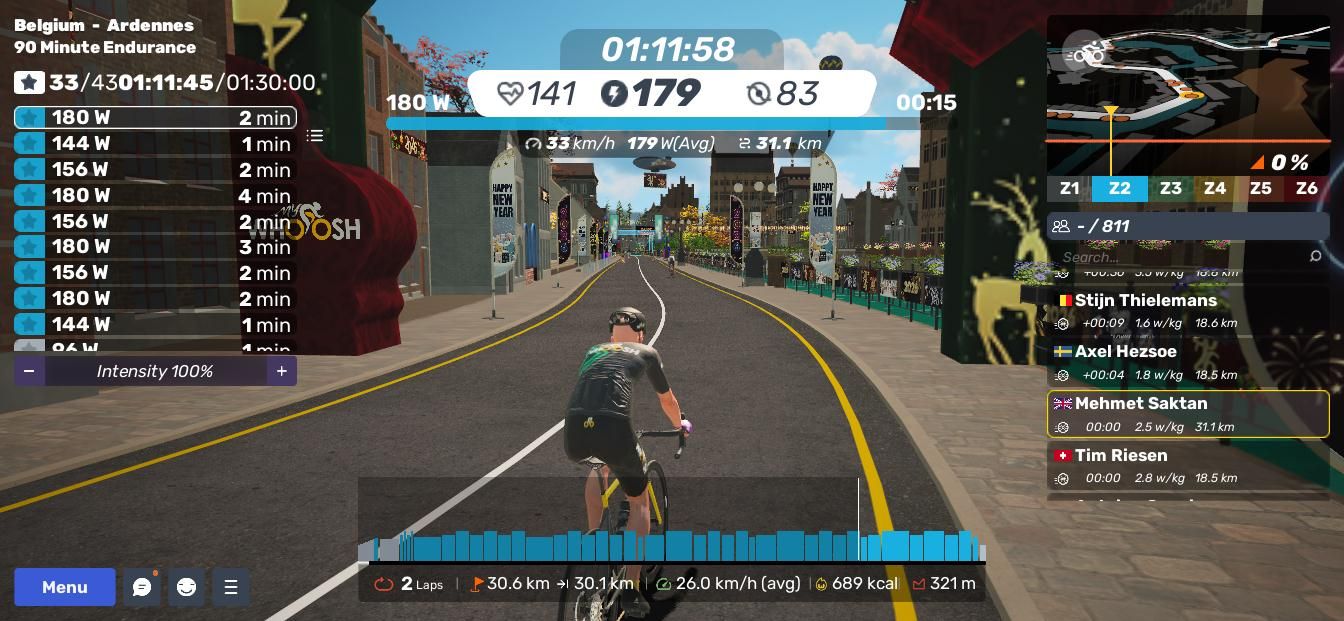Increase workout intensity with the plus button
Viewport: 1344px width, 621px height.
point(282,371)
